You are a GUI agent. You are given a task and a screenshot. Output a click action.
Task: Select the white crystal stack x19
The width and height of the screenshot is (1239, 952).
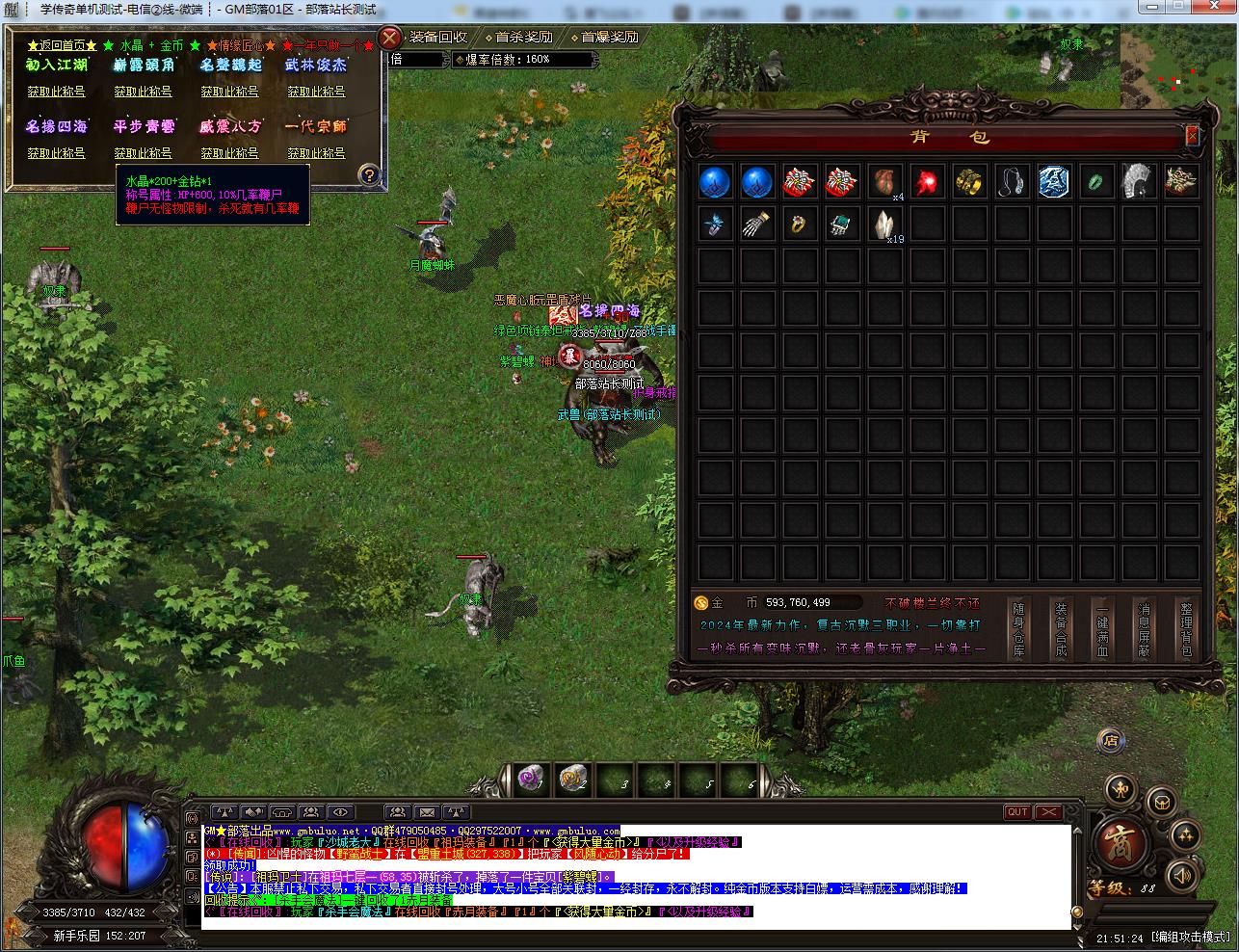(x=883, y=224)
